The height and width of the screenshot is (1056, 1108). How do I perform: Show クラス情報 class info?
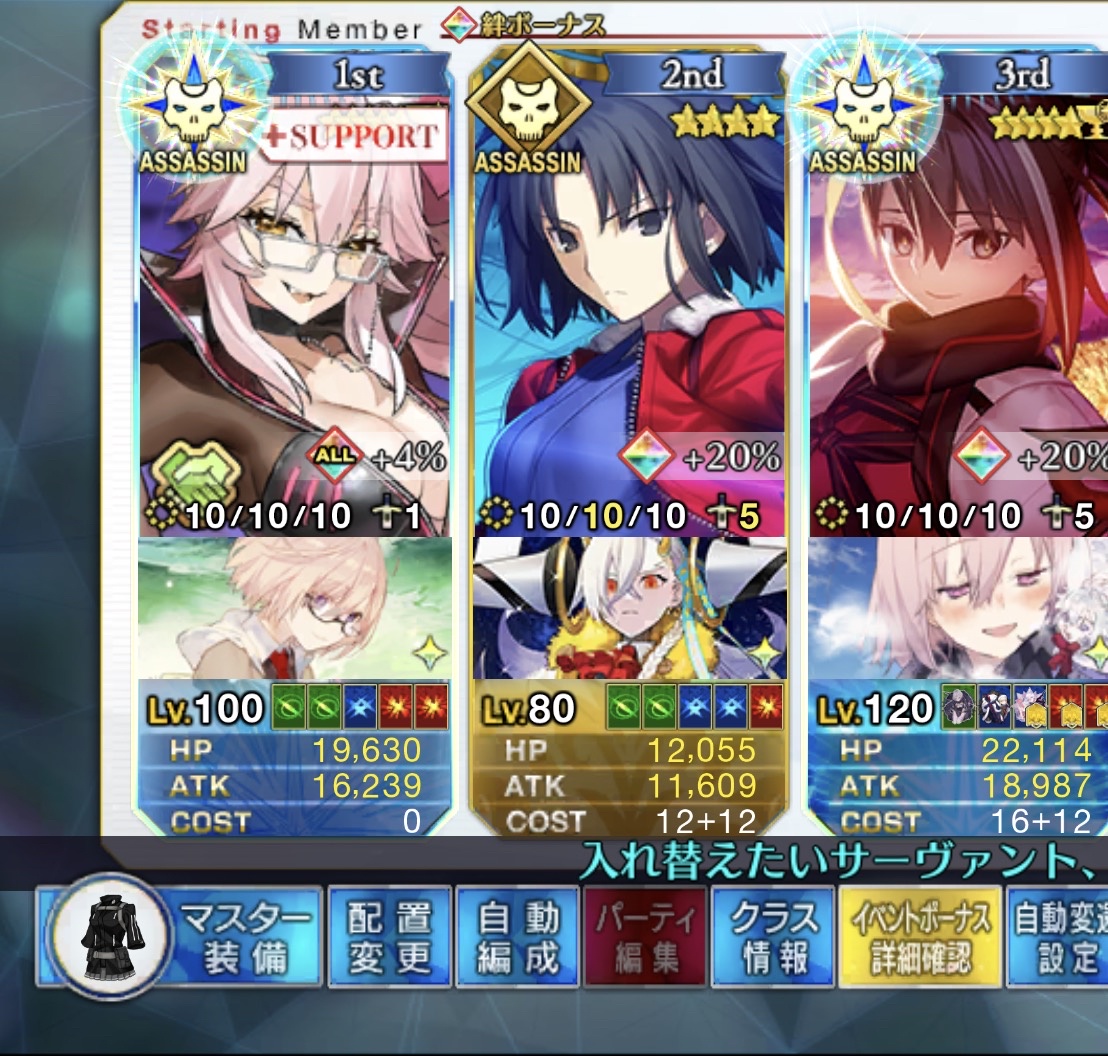tap(772, 935)
